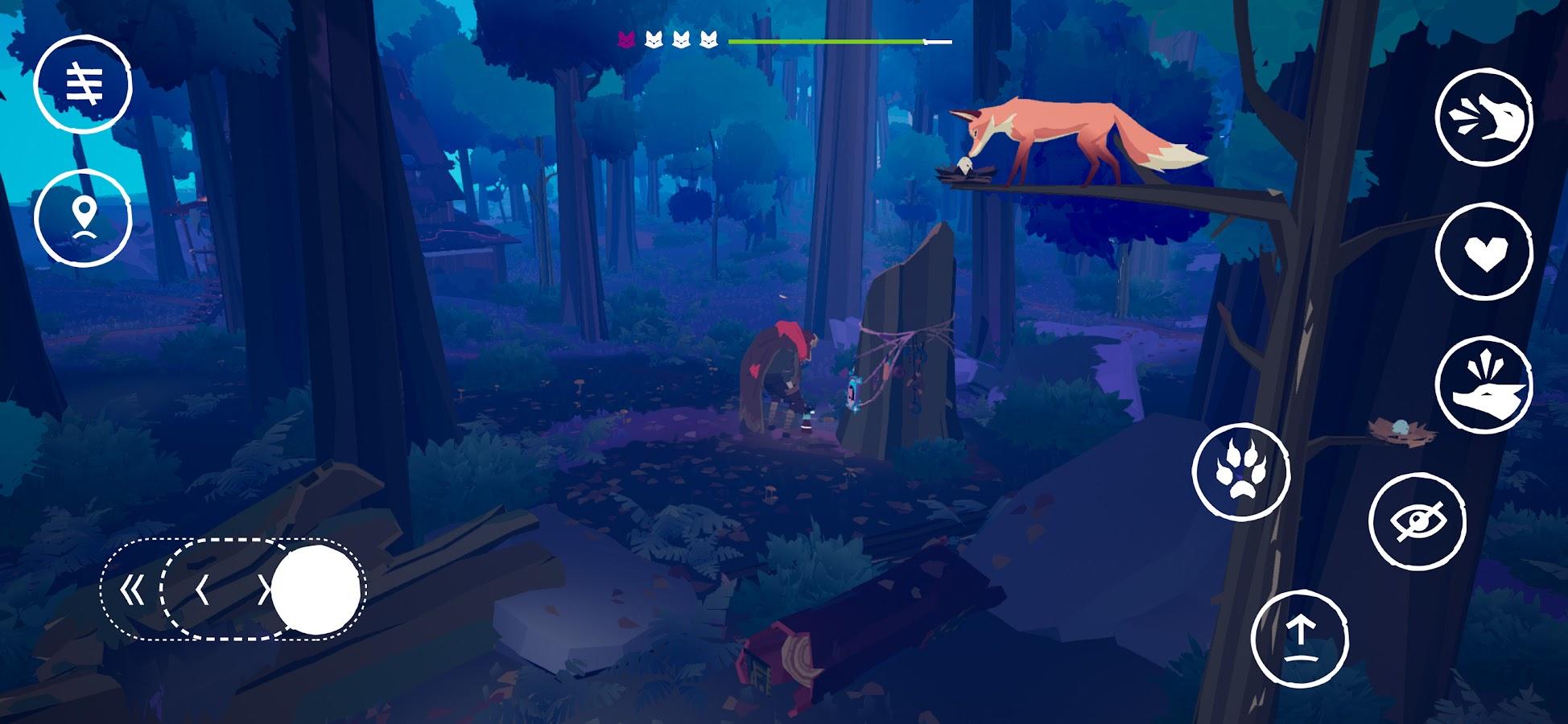The width and height of the screenshot is (1568, 724).
Task: Toggle the crossed-out eye stealth button
Action: click(x=1417, y=522)
